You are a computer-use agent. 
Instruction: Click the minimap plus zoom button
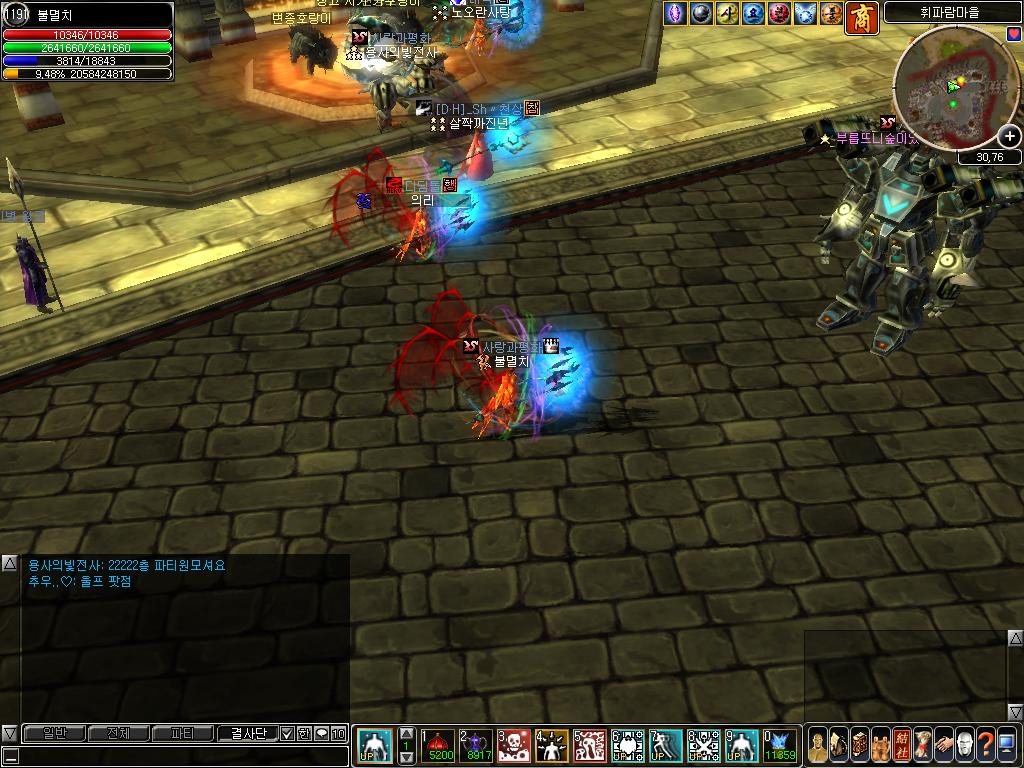pos(1009,137)
